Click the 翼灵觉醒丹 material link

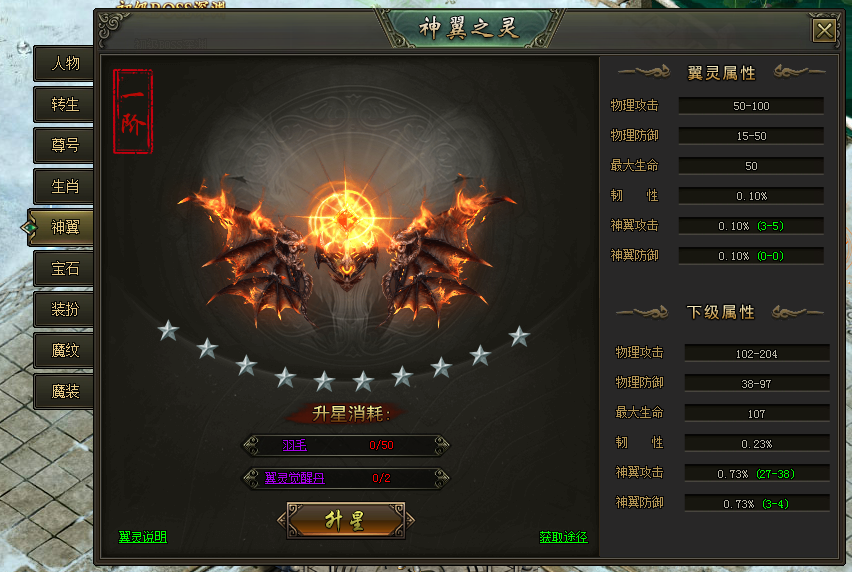pyautogui.click(x=294, y=478)
